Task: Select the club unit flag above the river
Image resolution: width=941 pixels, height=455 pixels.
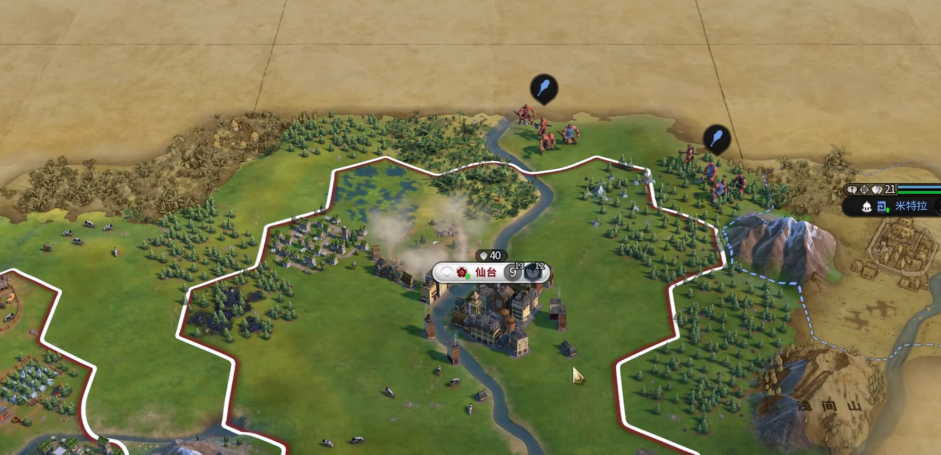Action: [543, 90]
